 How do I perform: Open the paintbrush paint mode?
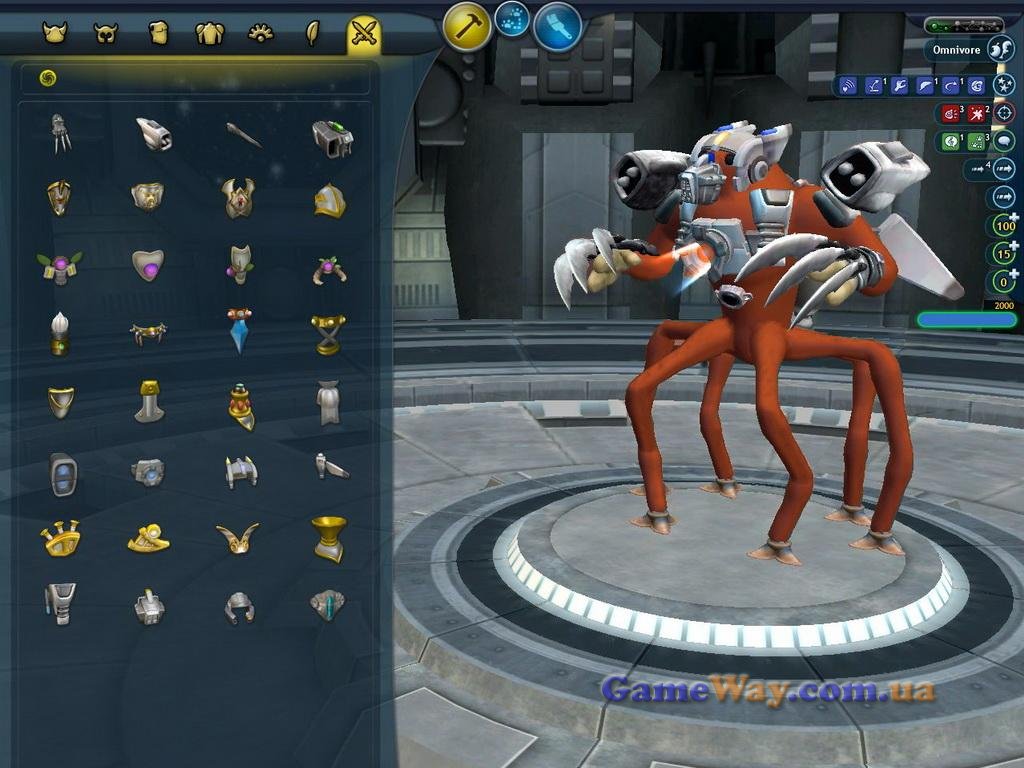pyautogui.click(x=558, y=27)
